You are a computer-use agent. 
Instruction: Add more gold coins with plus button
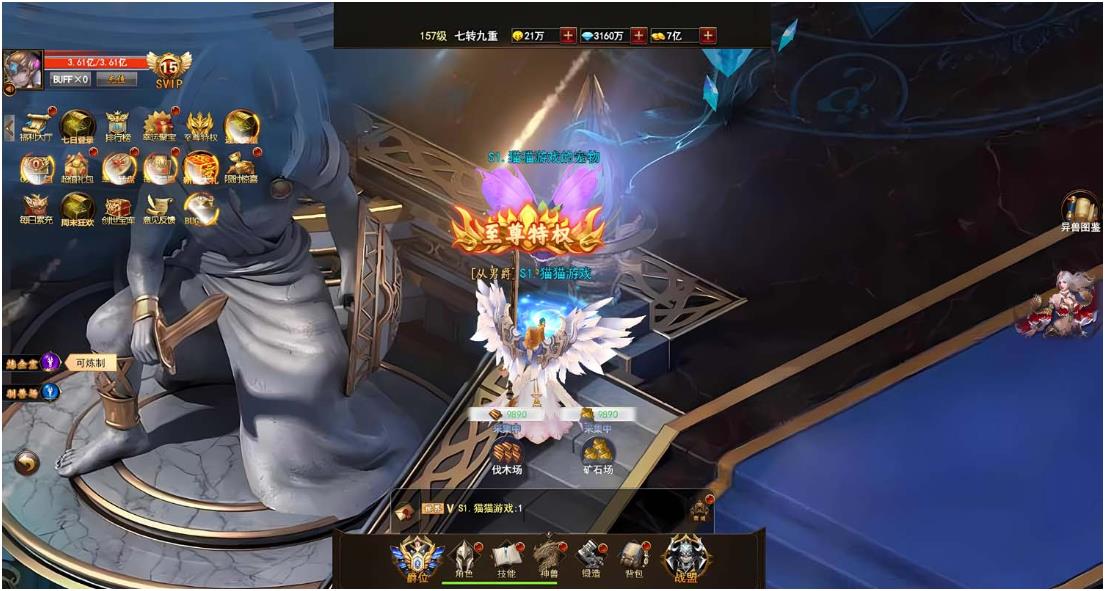point(568,36)
